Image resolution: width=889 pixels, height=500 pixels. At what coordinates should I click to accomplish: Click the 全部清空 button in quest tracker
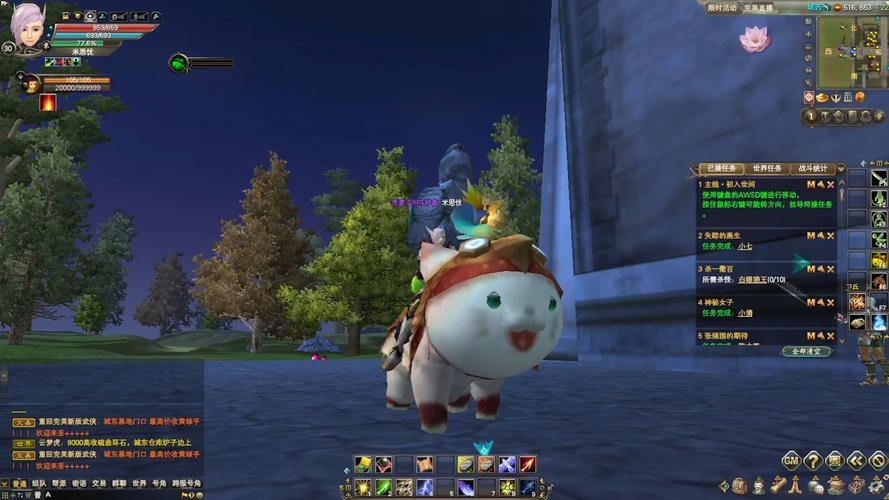tap(805, 351)
